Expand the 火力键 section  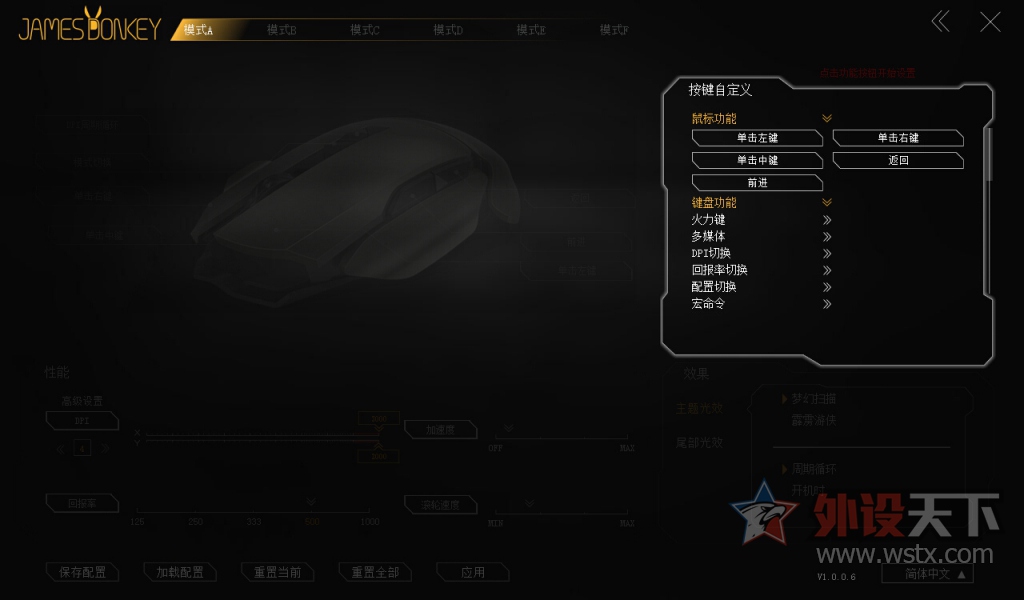pos(827,220)
